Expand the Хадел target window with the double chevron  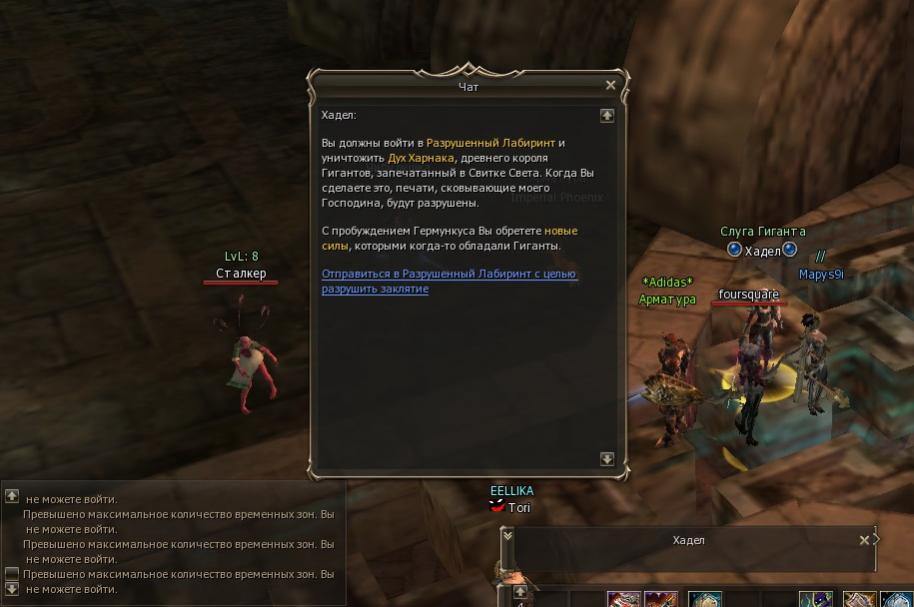tap(507, 536)
